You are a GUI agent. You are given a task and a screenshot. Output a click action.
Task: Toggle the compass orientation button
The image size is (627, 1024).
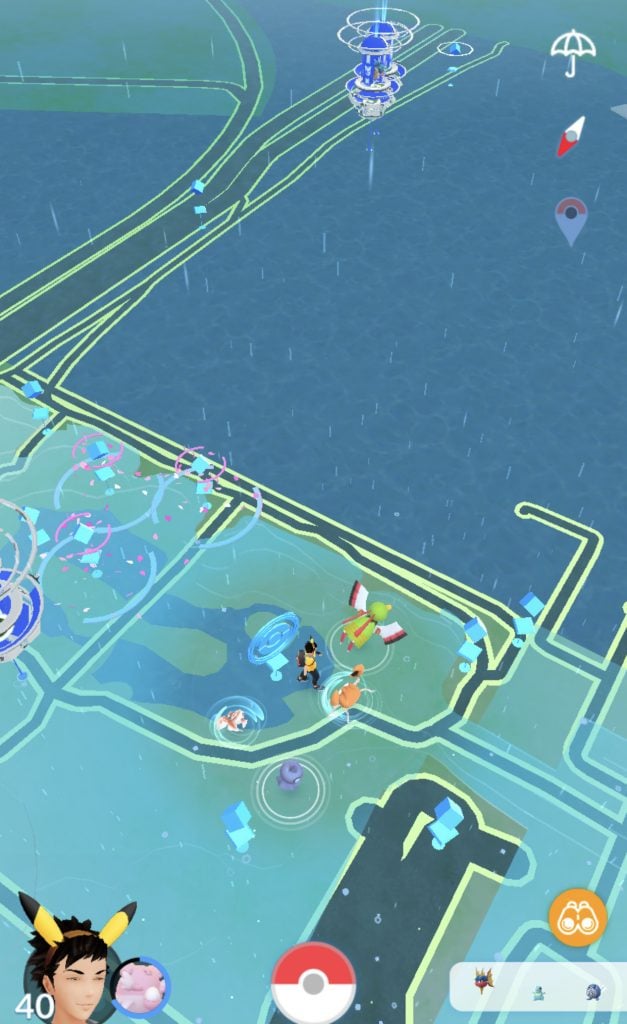[x=569, y=137]
